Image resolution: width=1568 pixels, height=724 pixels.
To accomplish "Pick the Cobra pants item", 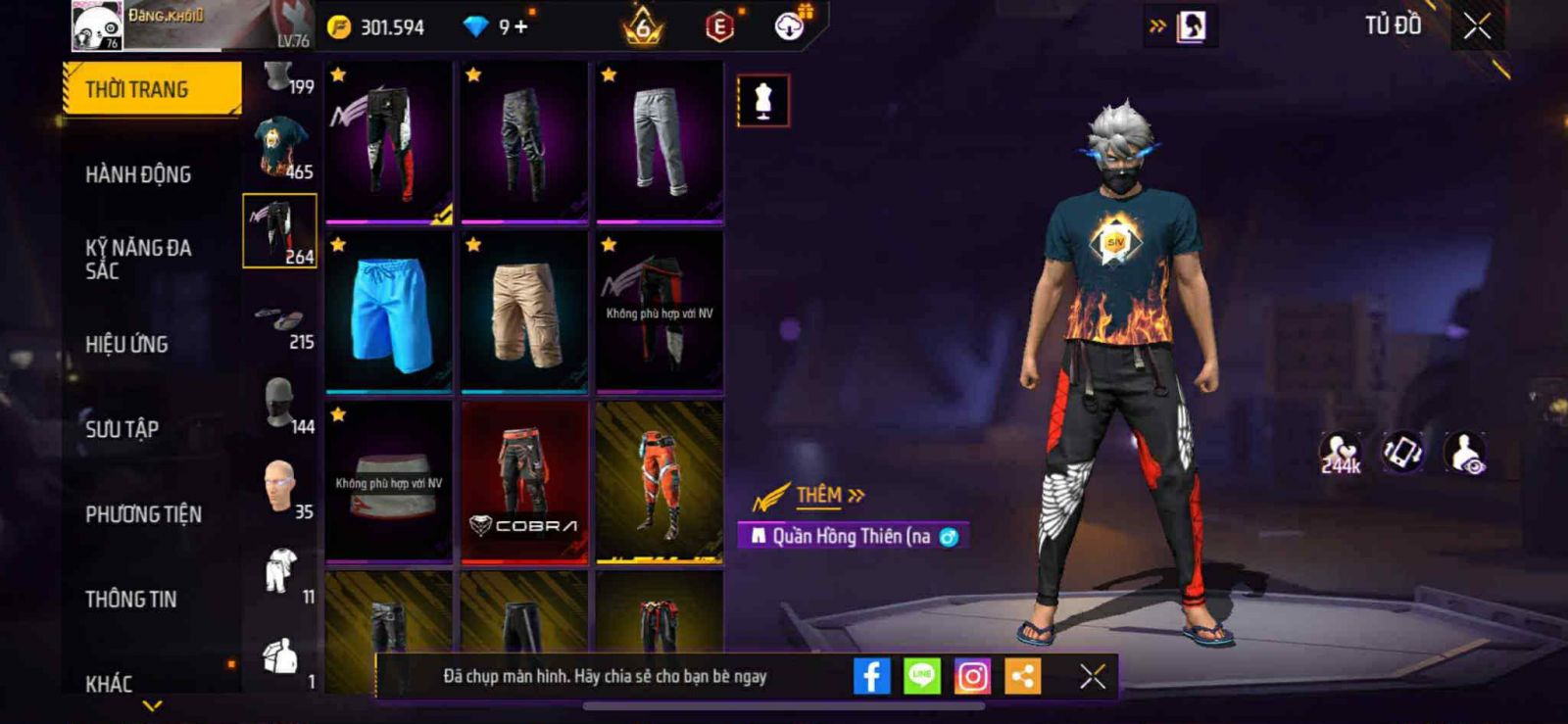I will pyautogui.click(x=524, y=482).
